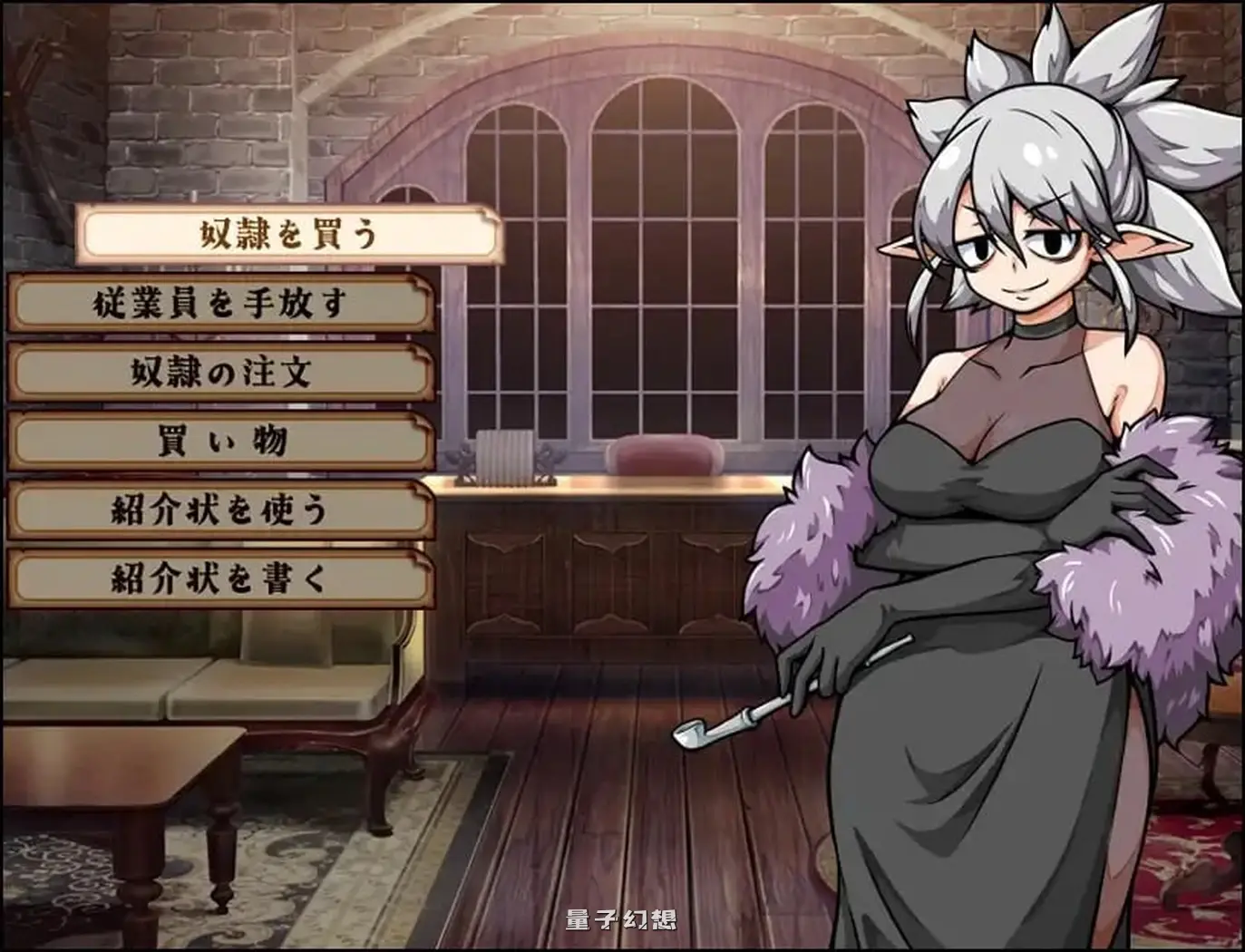Choose the 奴隷の注文 option
Image resolution: width=1245 pixels, height=952 pixels.
pyautogui.click(x=218, y=373)
